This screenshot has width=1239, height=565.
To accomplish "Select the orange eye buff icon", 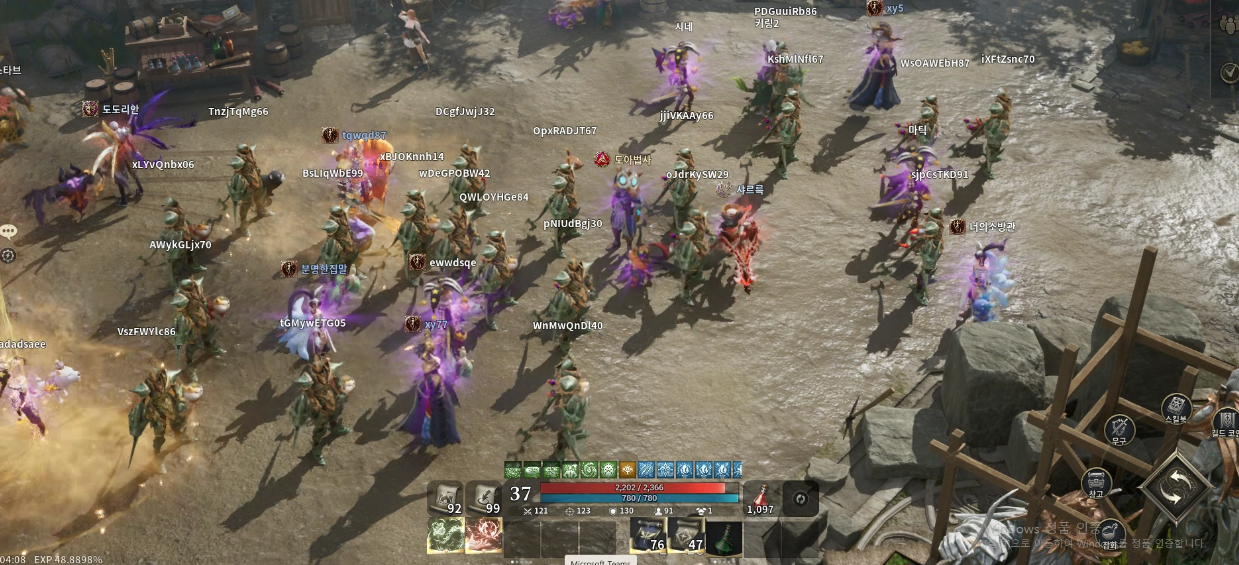I will 627,469.
